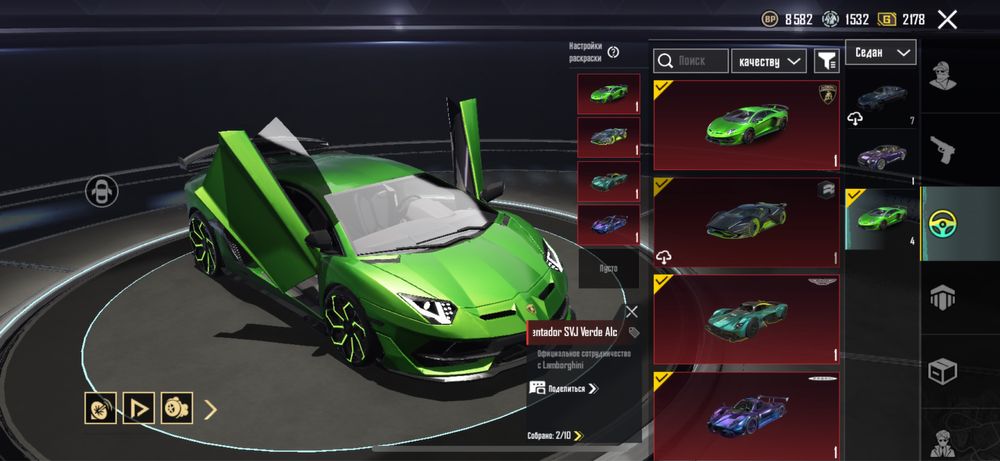Select the green Lamborghini Aventador skin card
This screenshot has width=1000, height=461.
click(x=746, y=125)
